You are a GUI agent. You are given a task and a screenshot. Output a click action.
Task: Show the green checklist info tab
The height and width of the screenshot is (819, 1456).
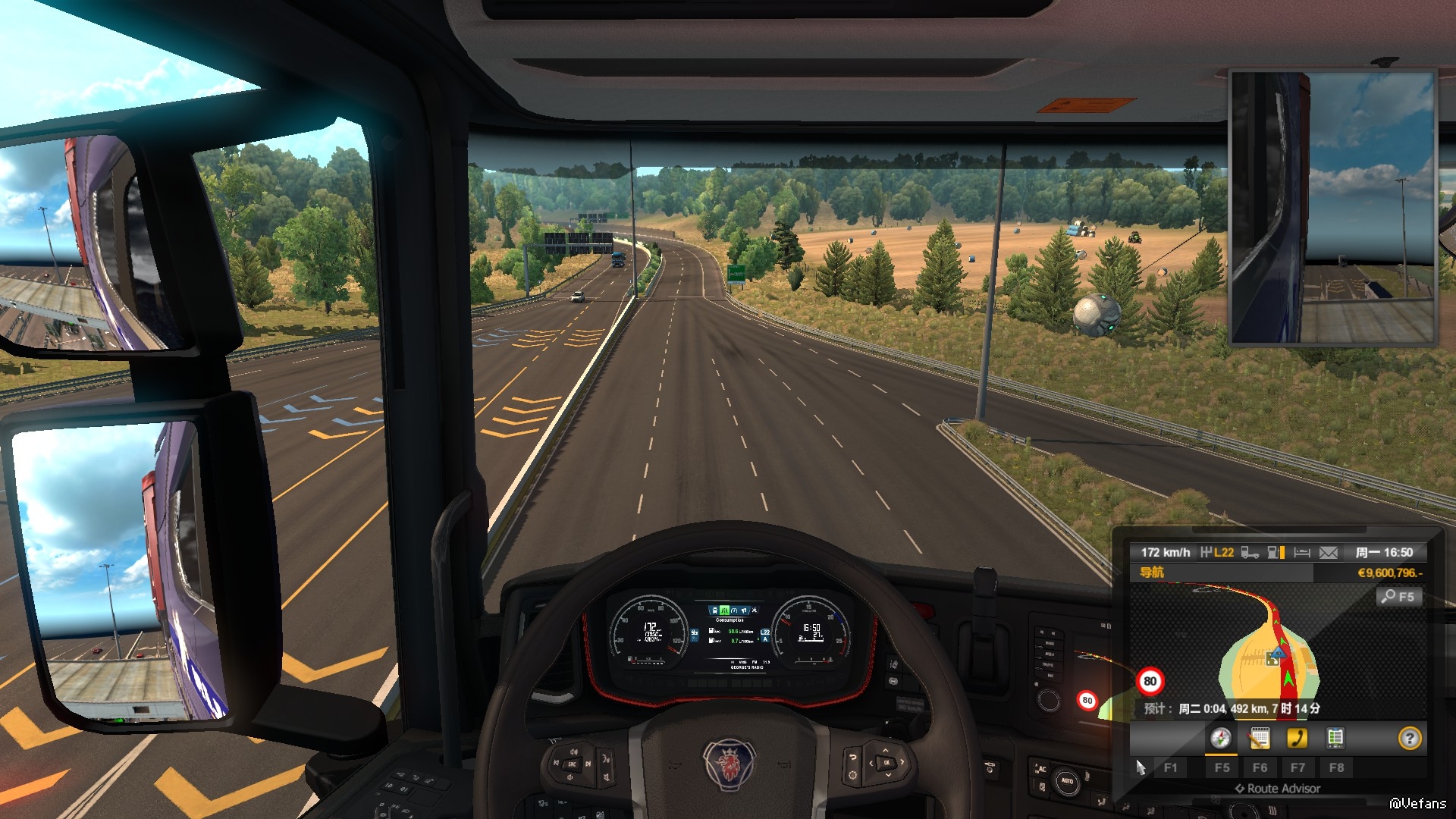(x=1335, y=738)
